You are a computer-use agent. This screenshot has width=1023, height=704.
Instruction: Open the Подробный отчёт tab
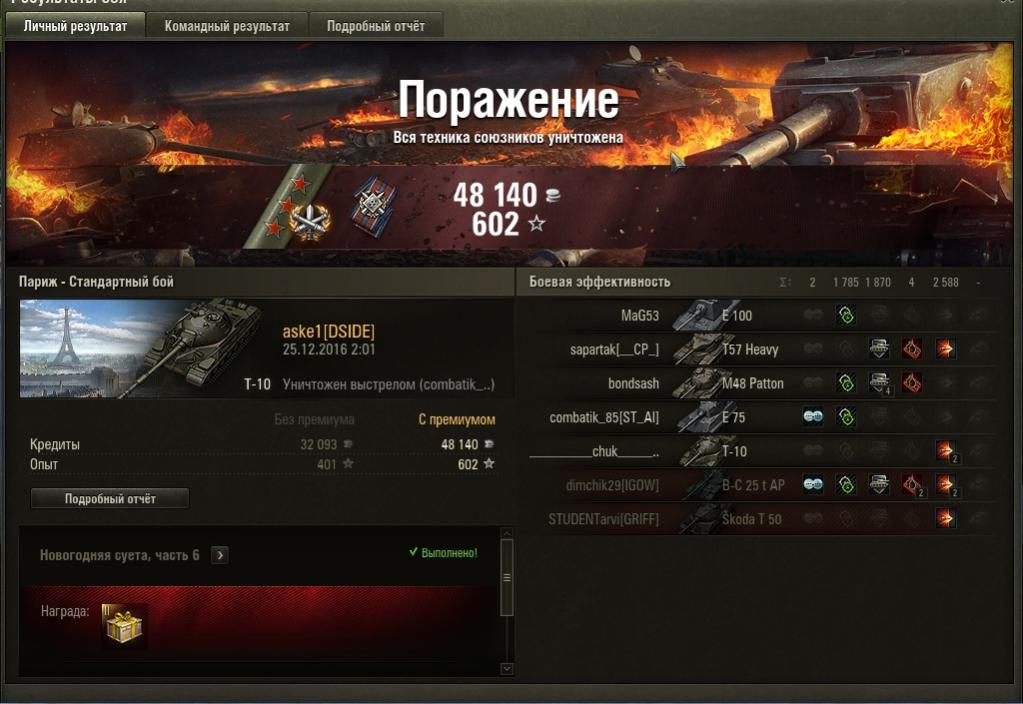376,26
